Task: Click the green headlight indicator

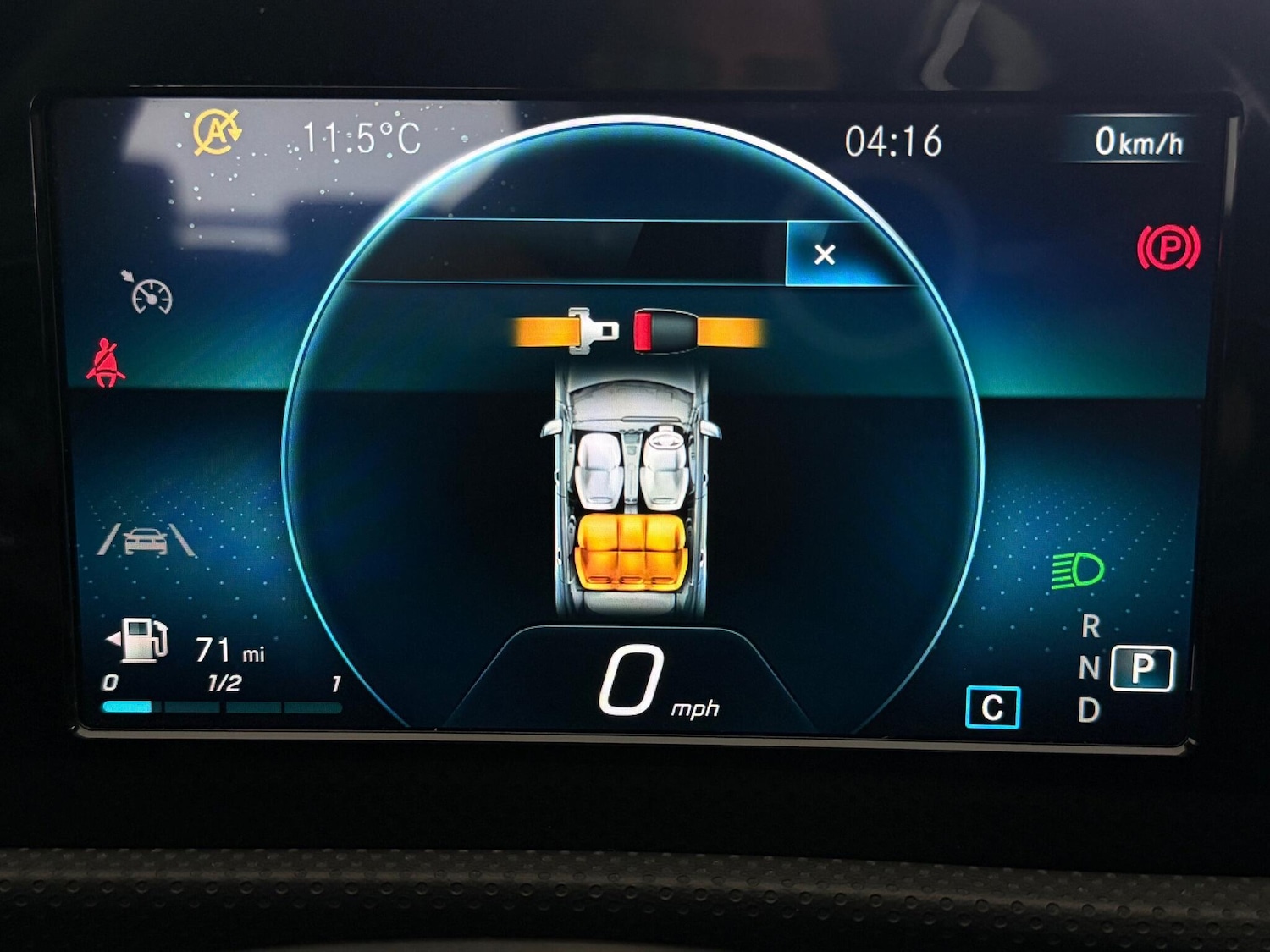Action: click(1077, 570)
